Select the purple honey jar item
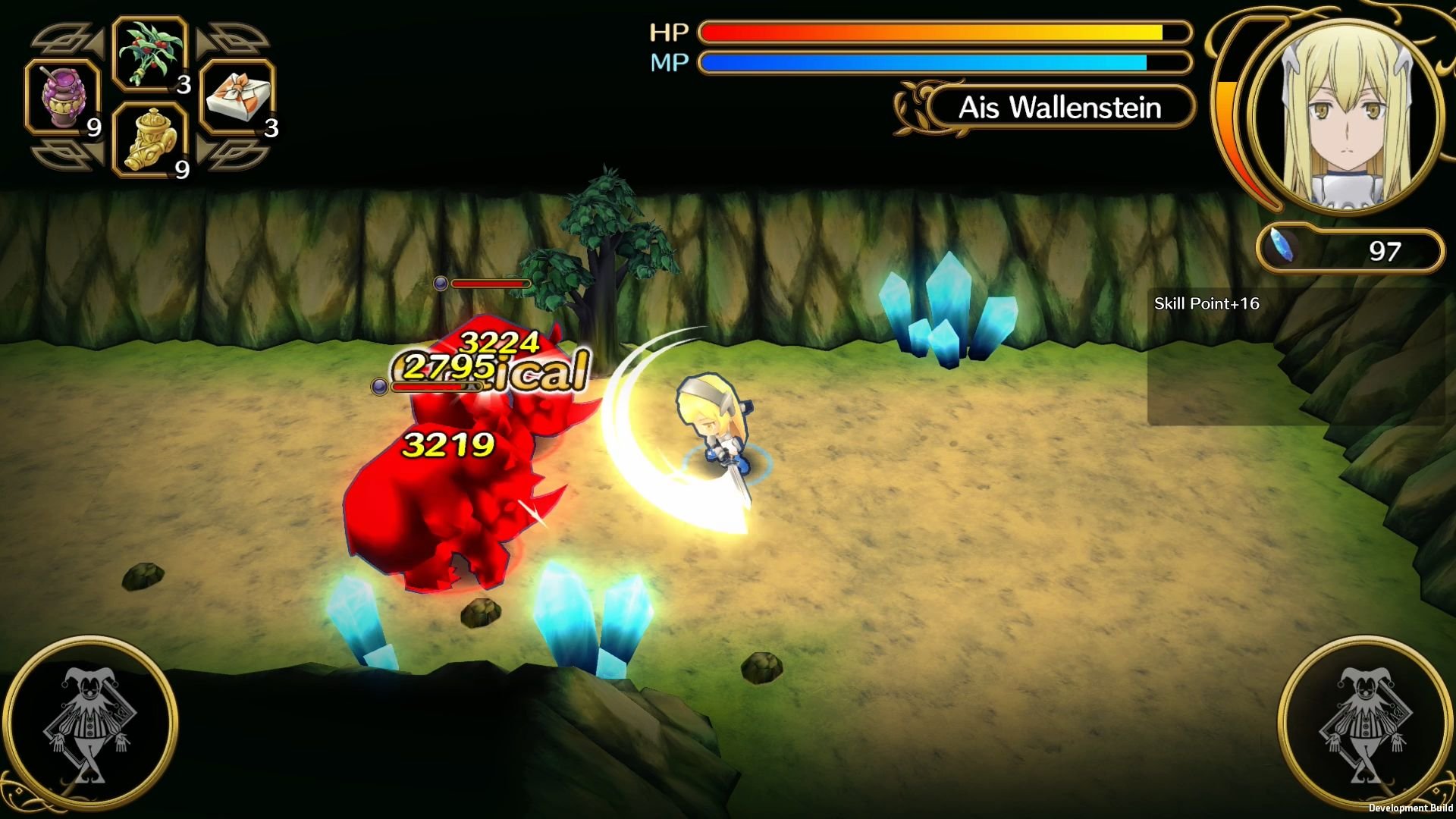1456x819 pixels. (64, 97)
